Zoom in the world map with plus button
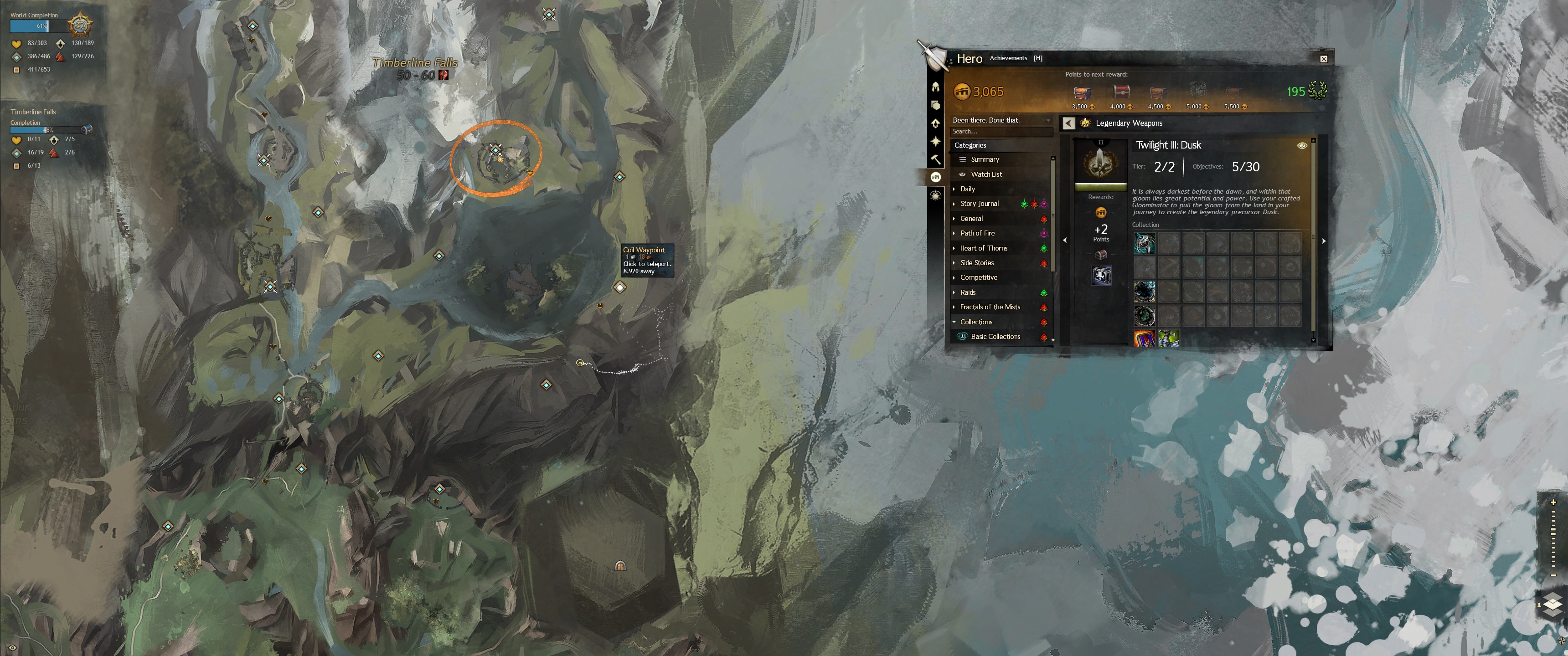The image size is (1568, 656). pyautogui.click(x=1553, y=502)
